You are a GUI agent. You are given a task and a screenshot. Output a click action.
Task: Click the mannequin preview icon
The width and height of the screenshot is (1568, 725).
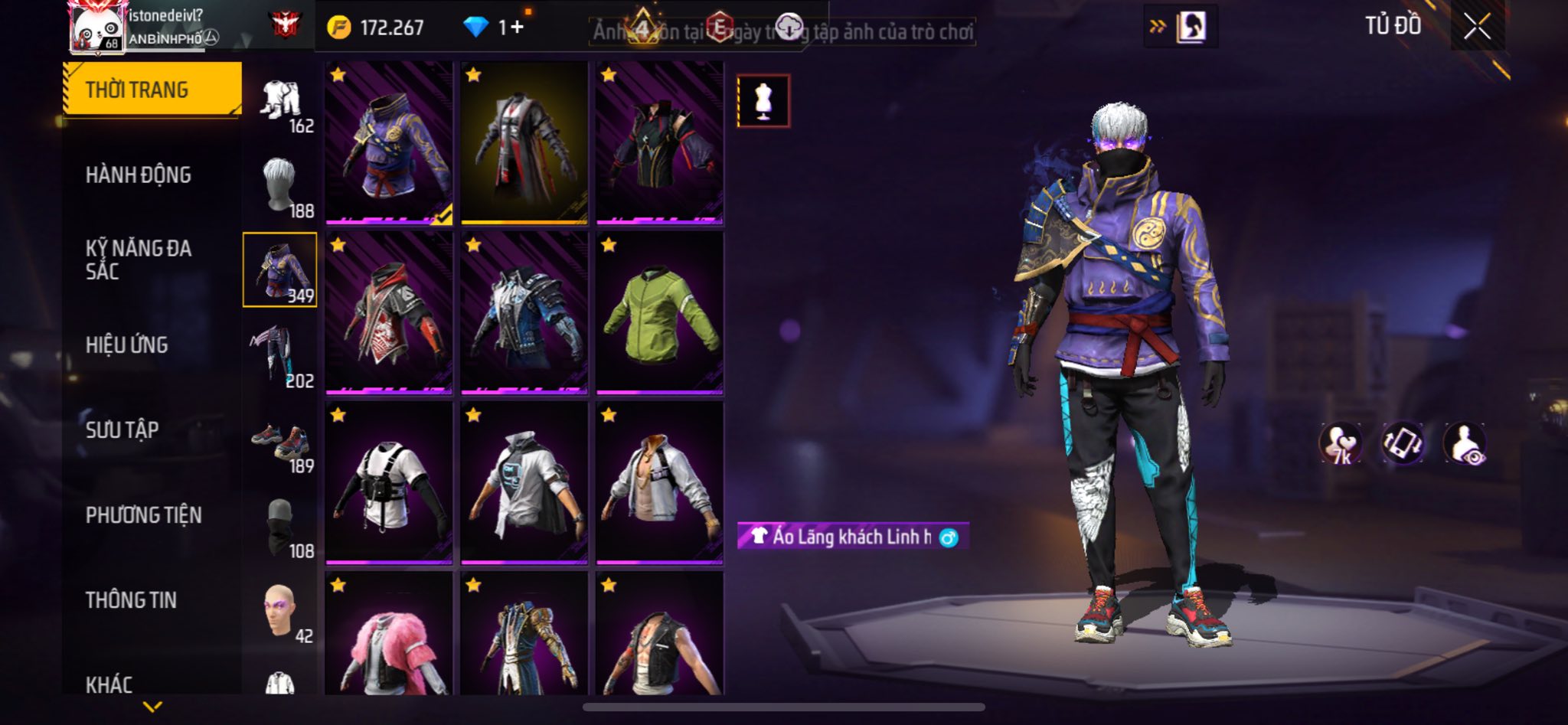tap(763, 100)
